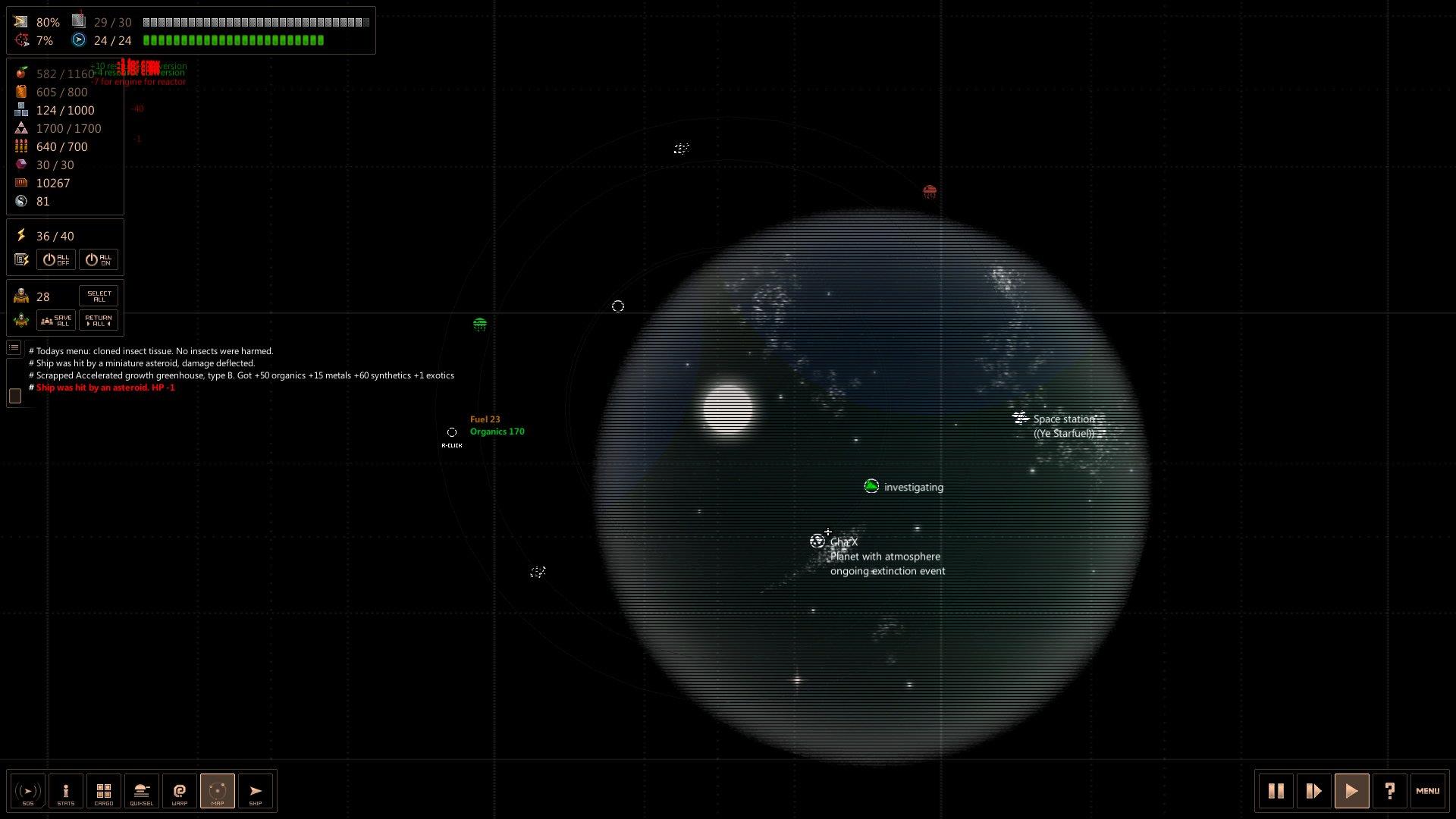This screenshot has height=819, width=1456.
Task: Open the STATS panel
Action: pos(66,791)
